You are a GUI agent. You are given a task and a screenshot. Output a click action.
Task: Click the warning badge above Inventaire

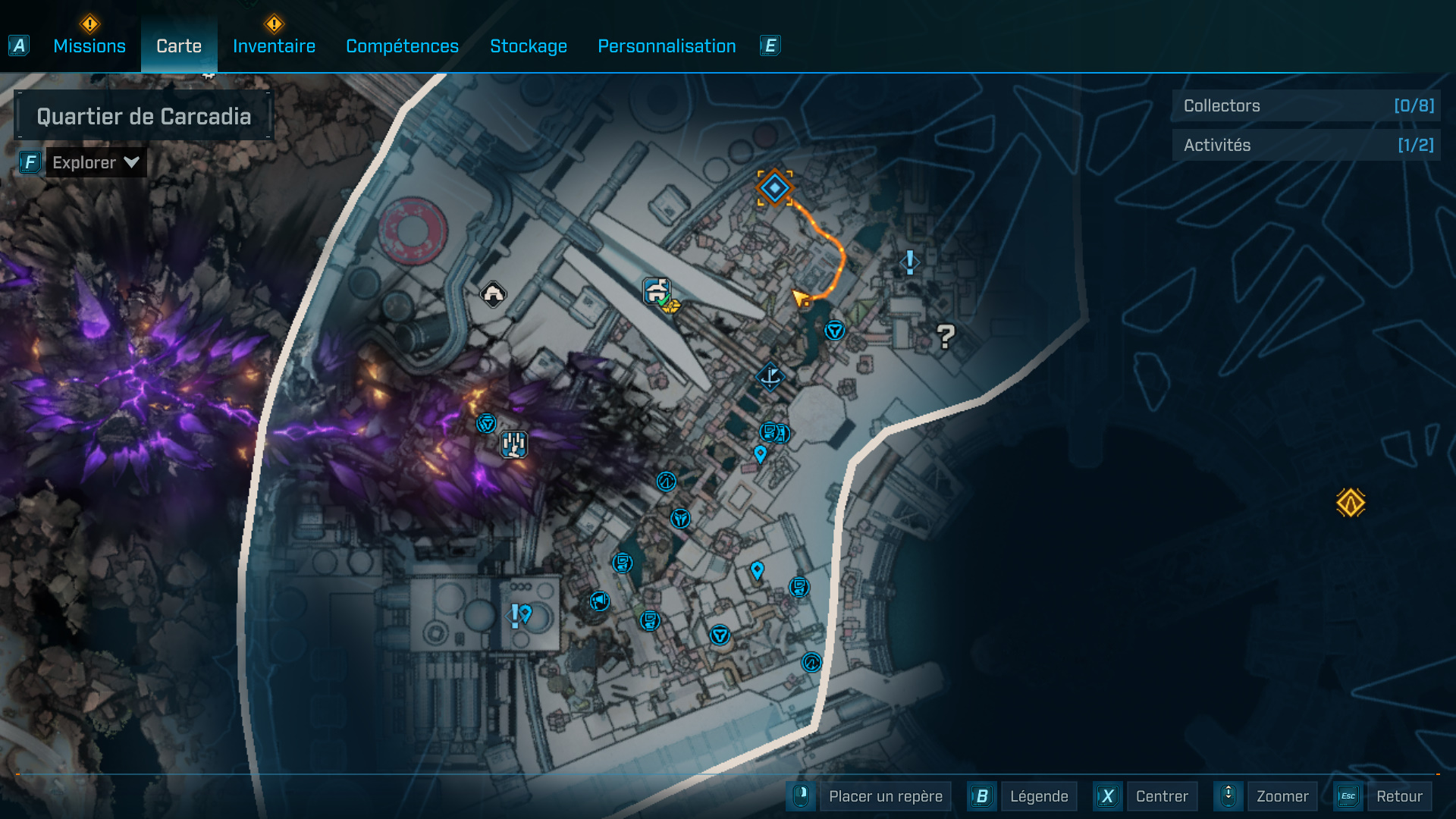pyautogui.click(x=276, y=24)
